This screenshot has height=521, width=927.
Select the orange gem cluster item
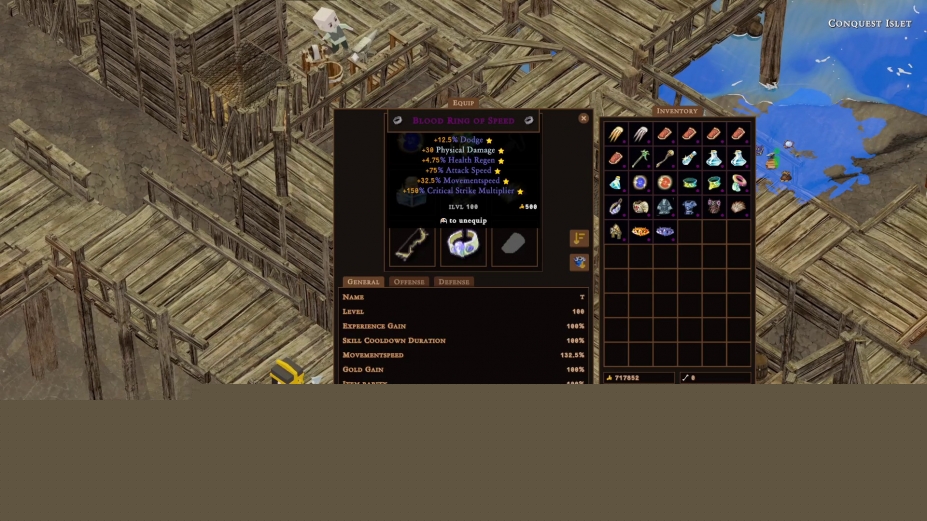pyautogui.click(x=640, y=232)
